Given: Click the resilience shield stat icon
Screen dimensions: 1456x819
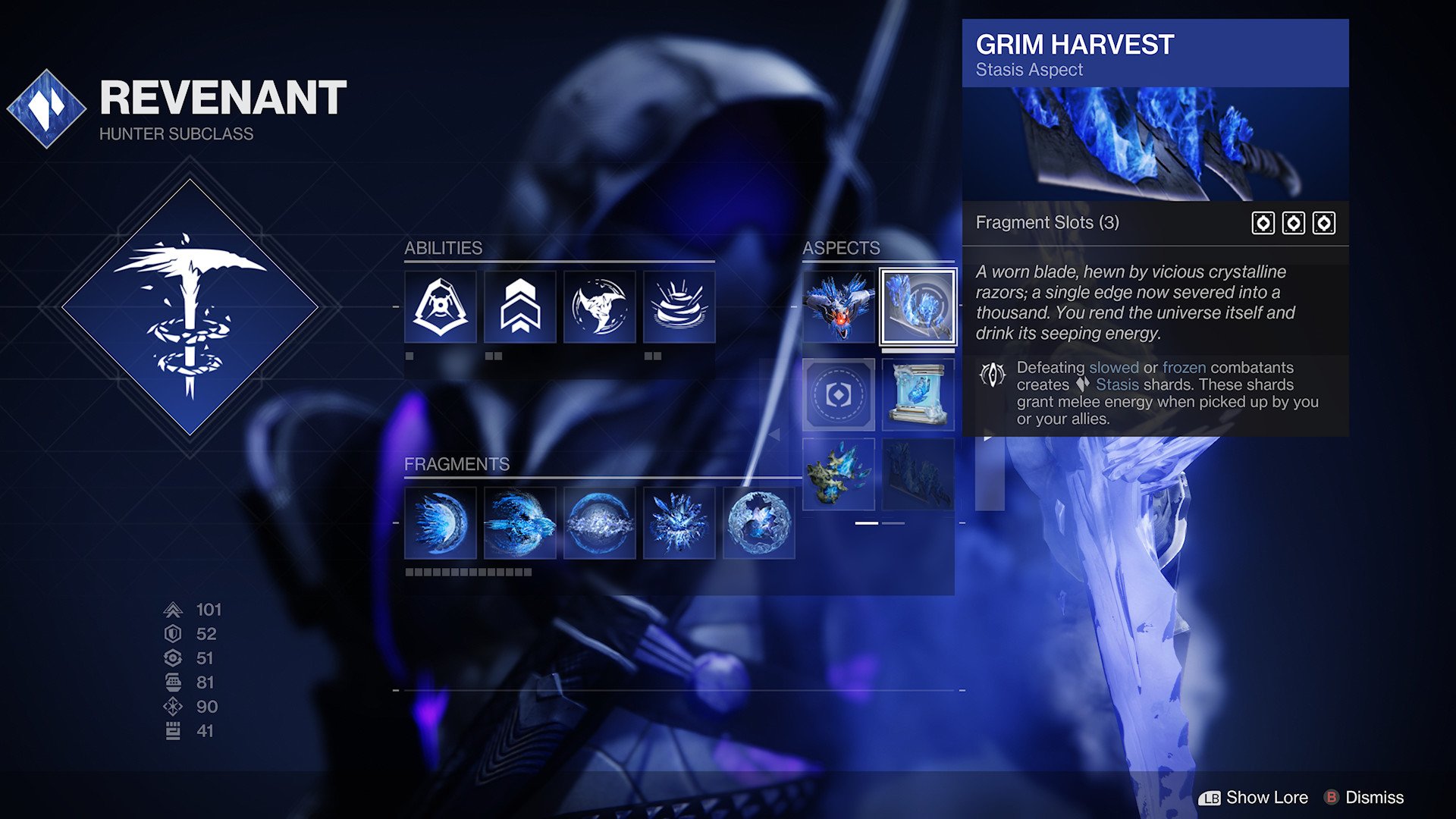Looking at the screenshot, I should pos(172,634).
